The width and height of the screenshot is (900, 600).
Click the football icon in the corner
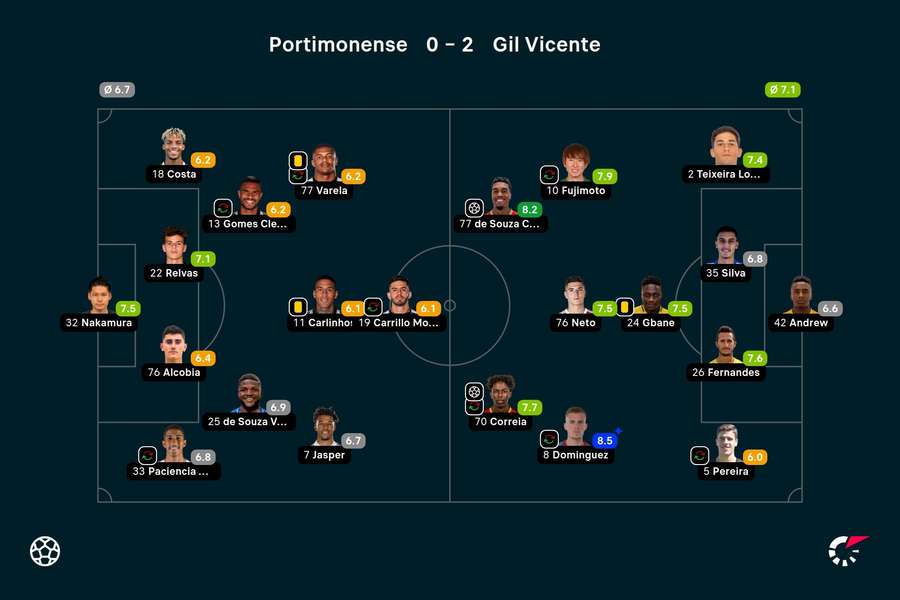[x=45, y=551]
